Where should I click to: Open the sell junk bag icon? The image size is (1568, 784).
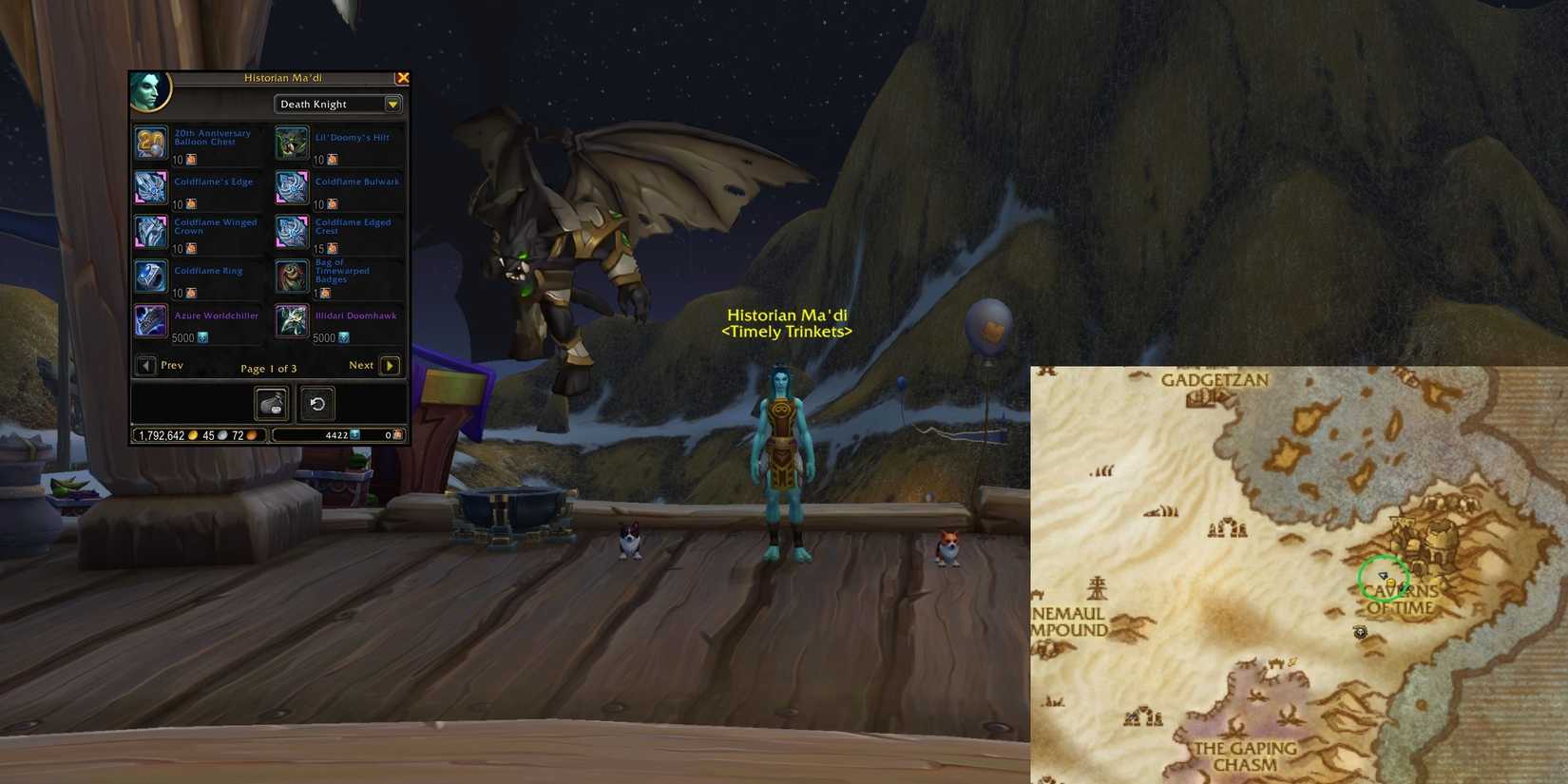point(271,403)
